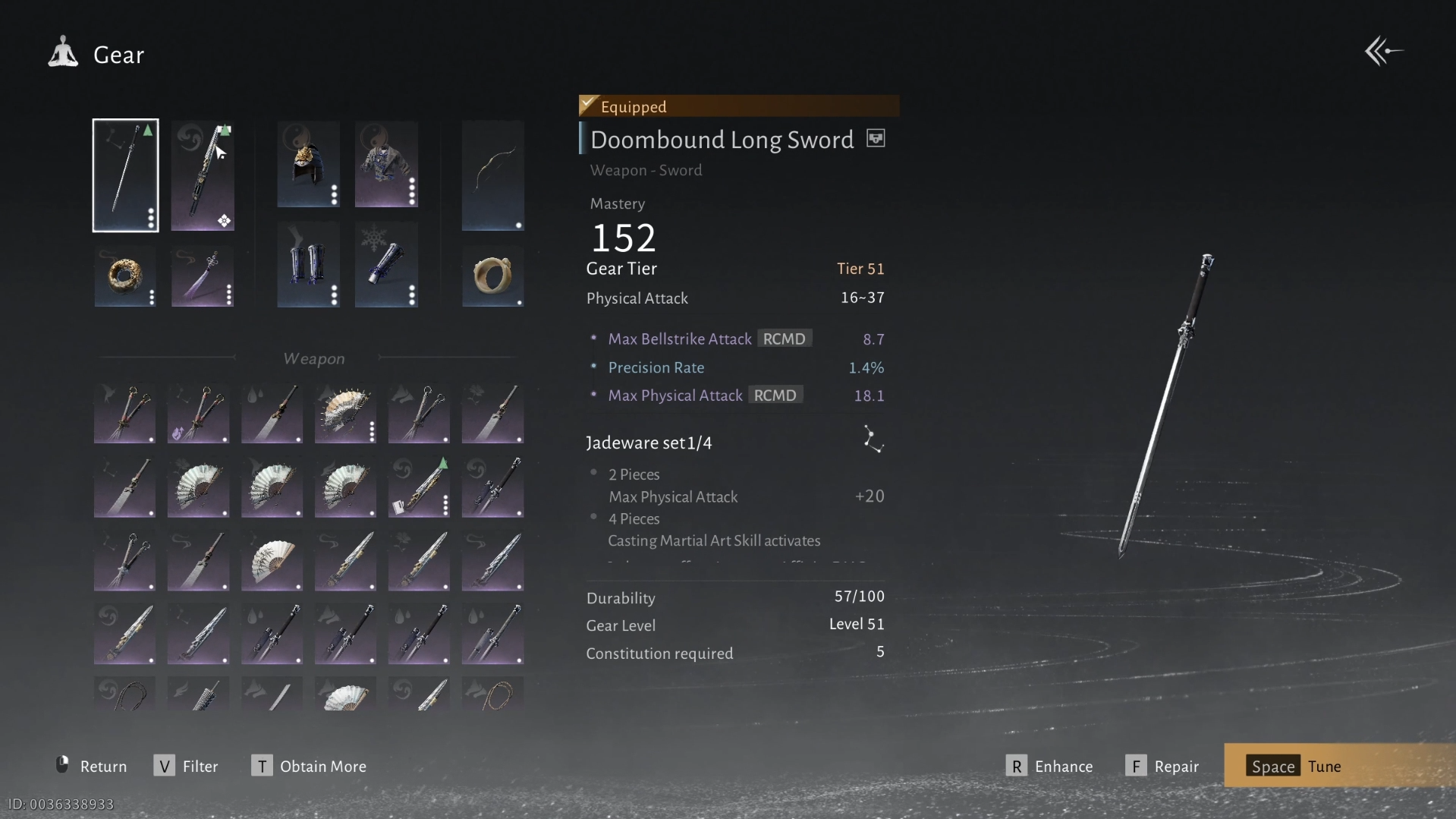
Task: Open the gear Filter
Action: [x=186, y=766]
